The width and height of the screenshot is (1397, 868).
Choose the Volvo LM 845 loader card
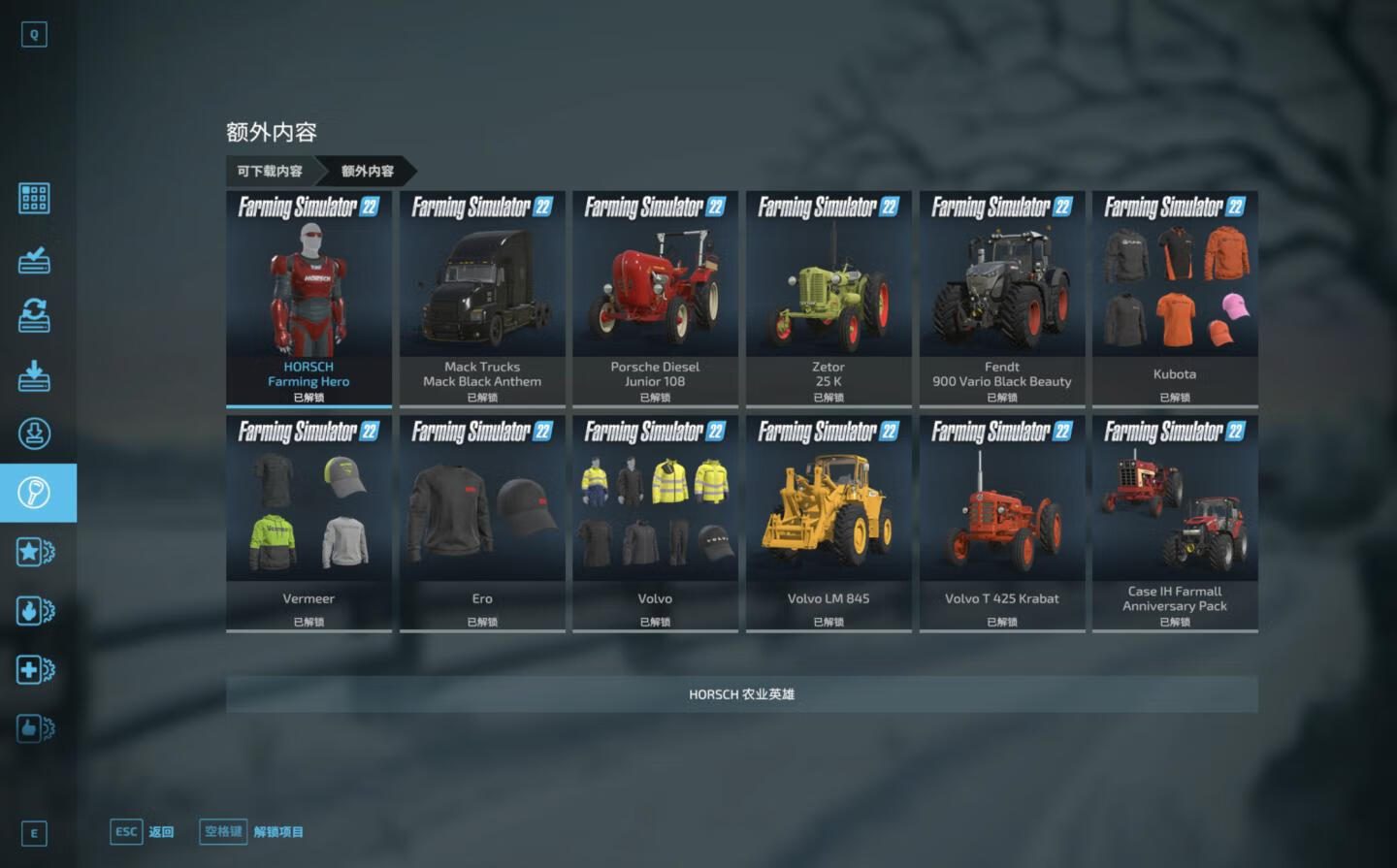tap(828, 523)
